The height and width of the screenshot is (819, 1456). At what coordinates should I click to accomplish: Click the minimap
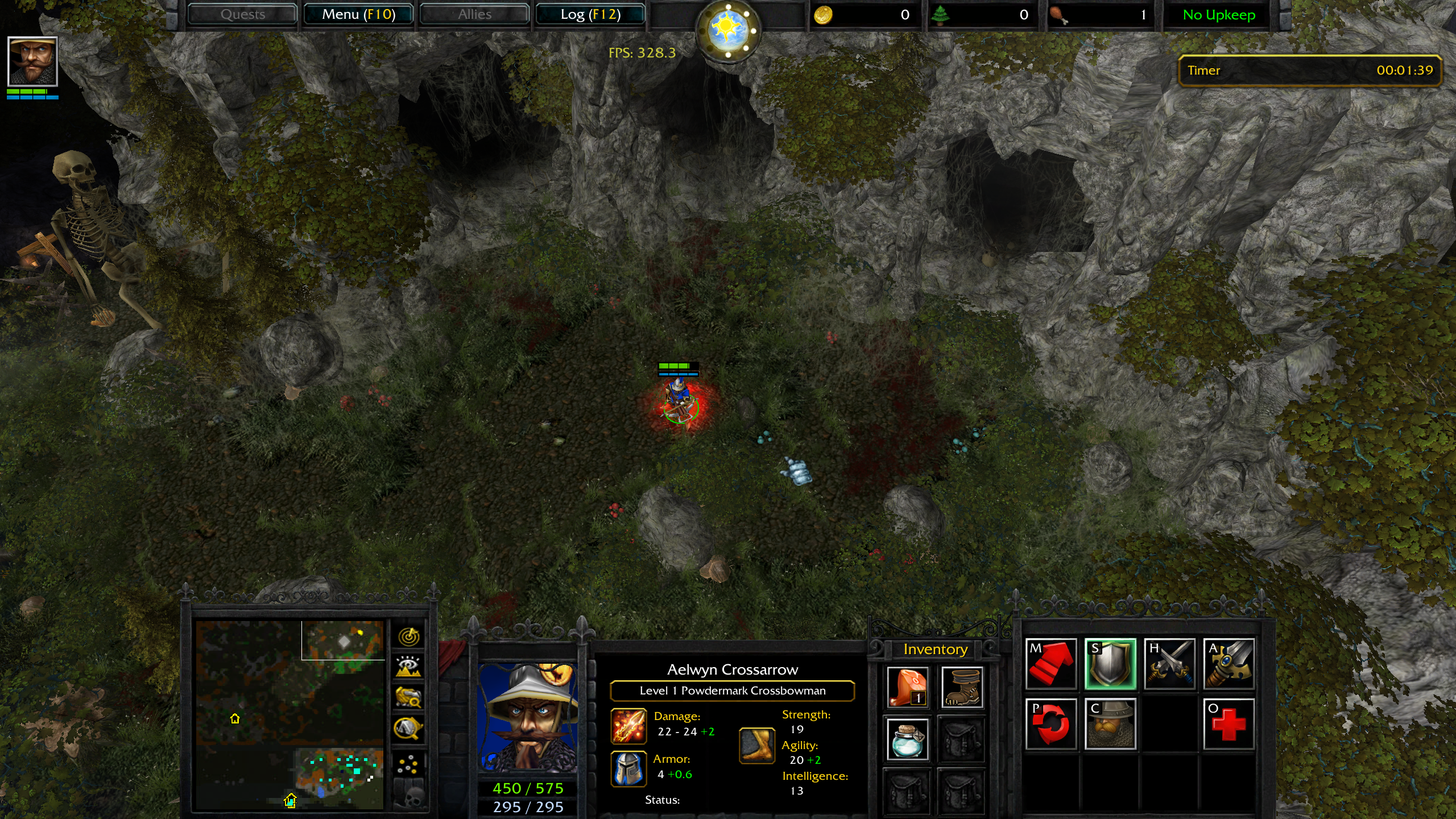point(289,714)
